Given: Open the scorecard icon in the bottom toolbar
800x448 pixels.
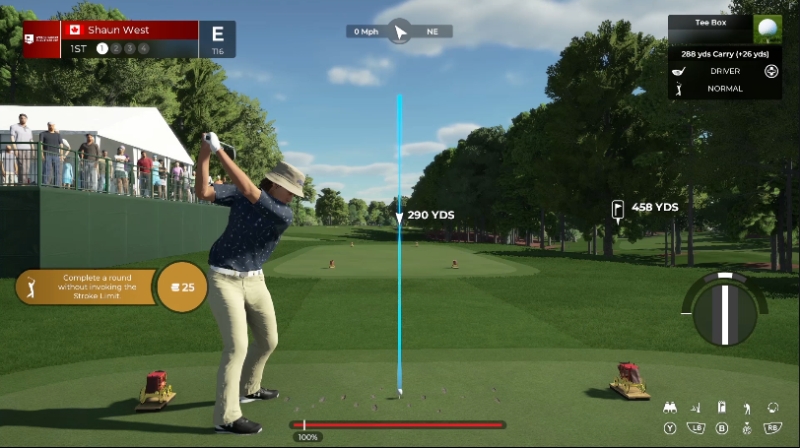Looking at the screenshot, I should [722, 408].
